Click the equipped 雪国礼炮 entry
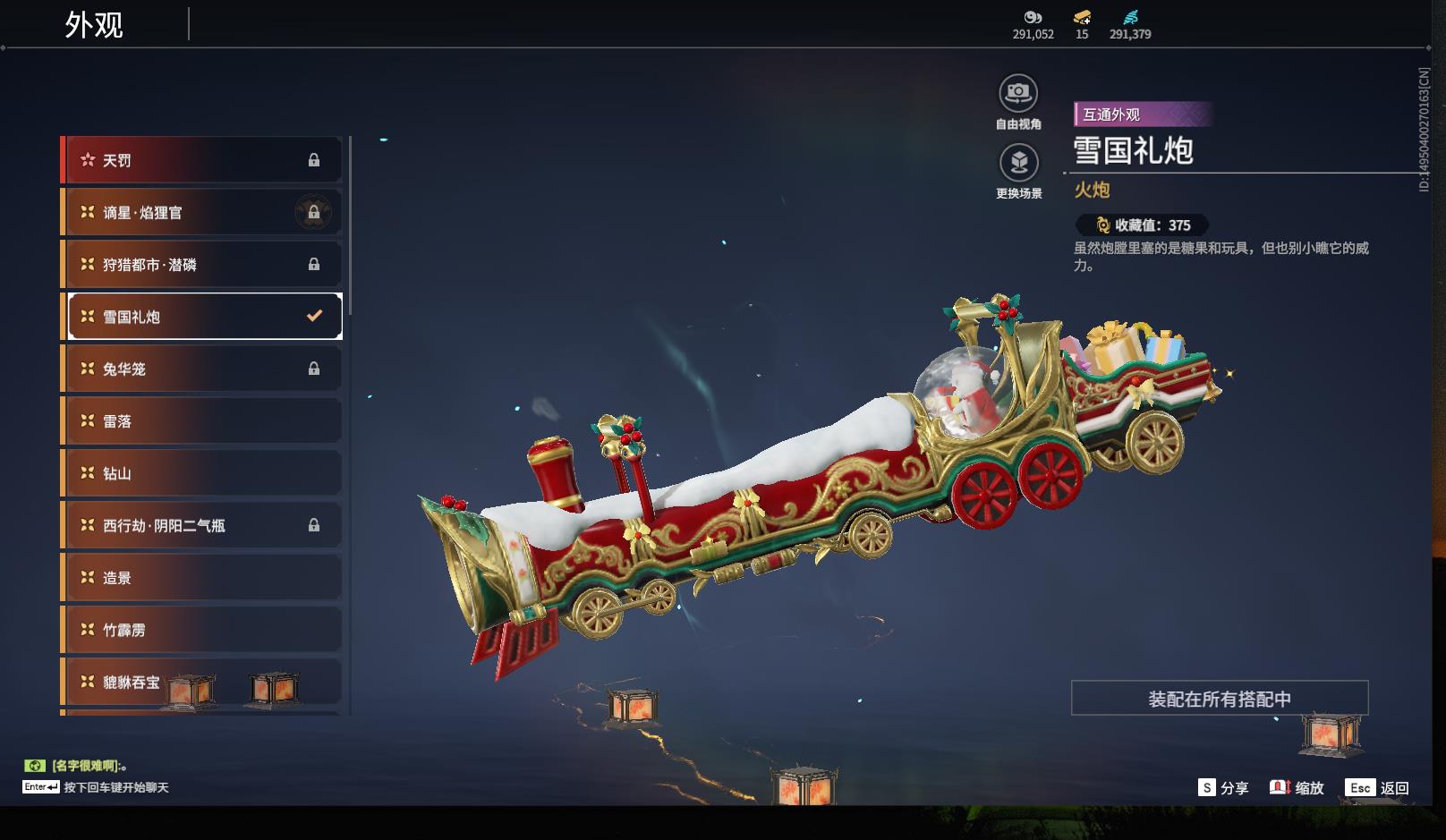Viewport: 1446px width, 840px height. [x=204, y=317]
